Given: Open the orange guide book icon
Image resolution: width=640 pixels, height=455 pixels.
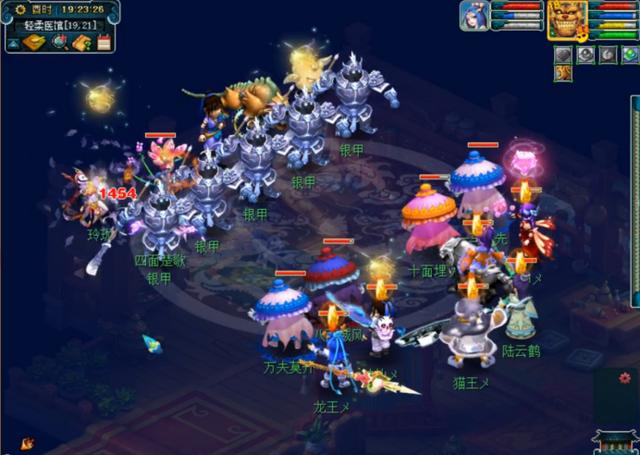Looking at the screenshot, I should tap(82, 43).
